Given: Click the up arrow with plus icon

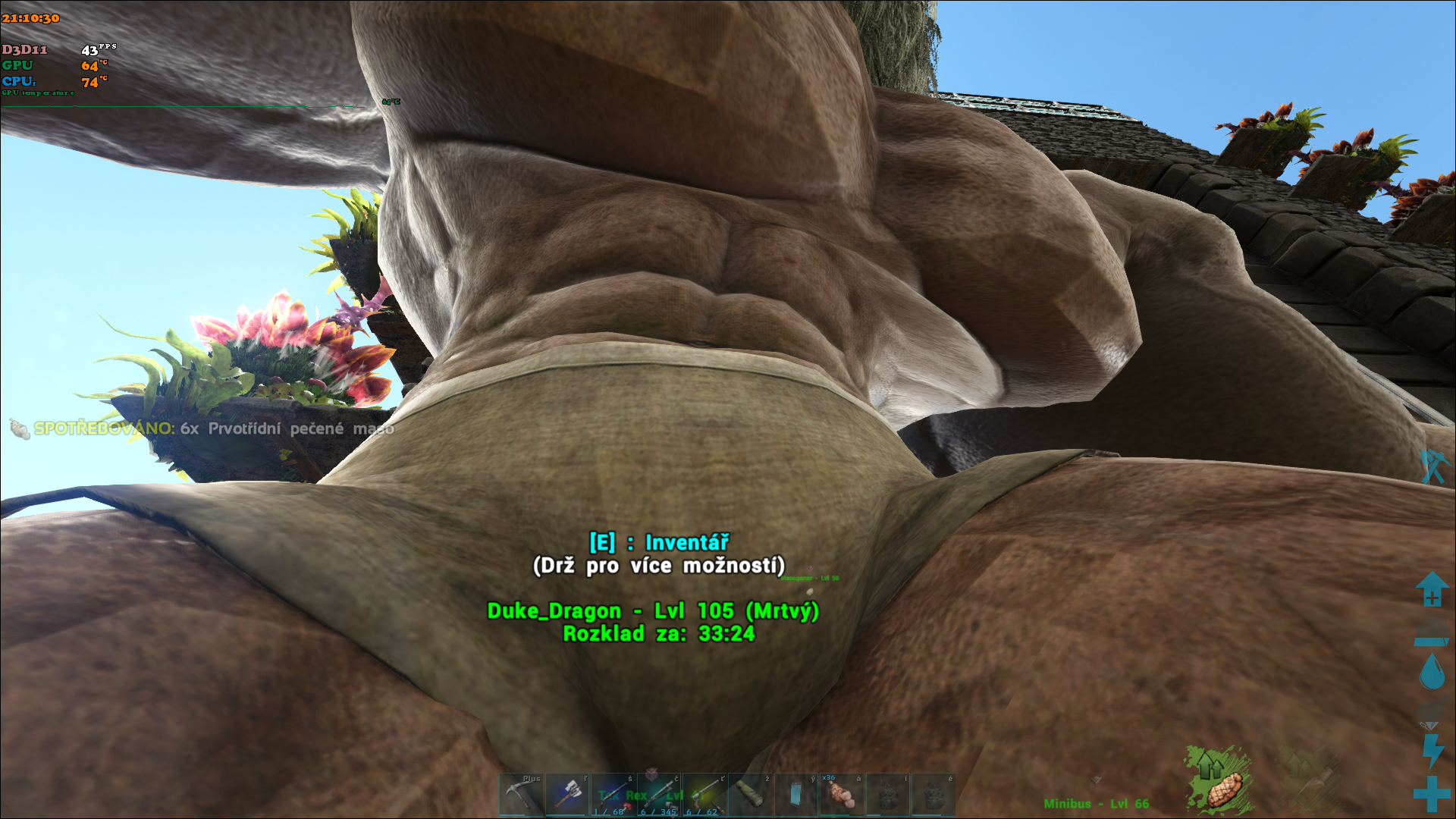Looking at the screenshot, I should pos(1432,589).
